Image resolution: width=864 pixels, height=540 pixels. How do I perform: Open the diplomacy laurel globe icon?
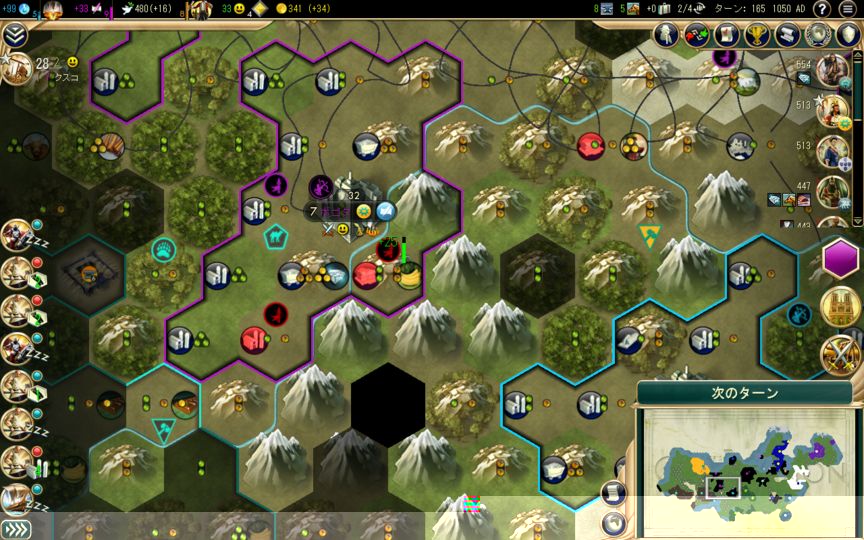tap(817, 35)
